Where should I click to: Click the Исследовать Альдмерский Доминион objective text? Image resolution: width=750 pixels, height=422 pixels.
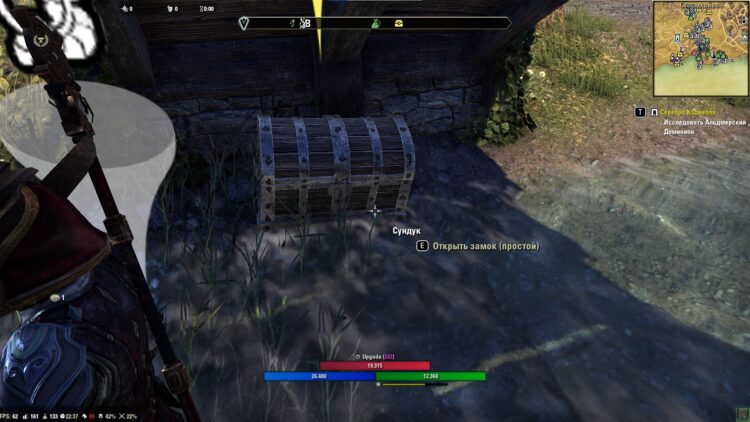click(706, 126)
